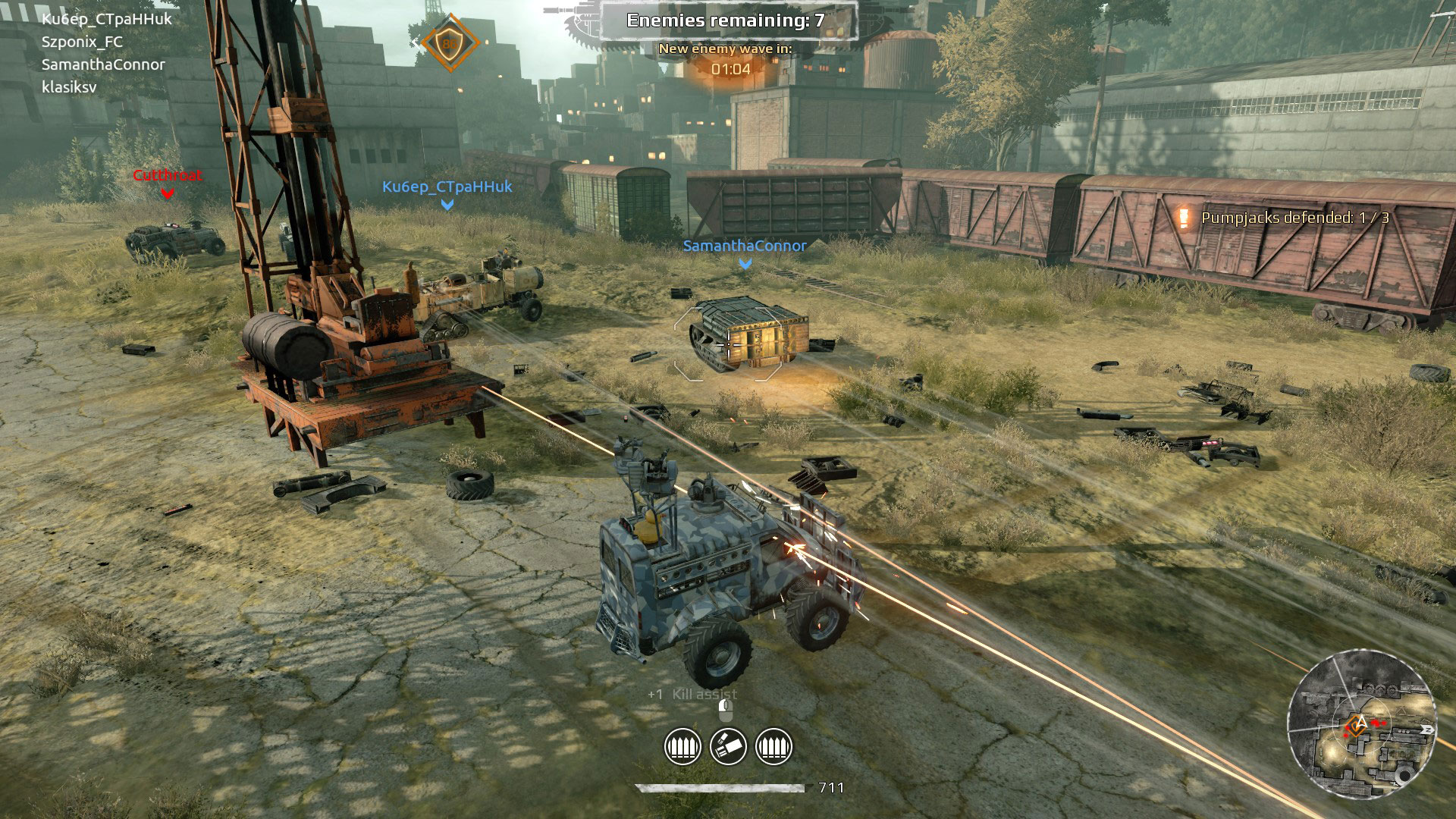1456x819 pixels.
Task: Select the shotgun shell weapon icon
Action: [728, 747]
